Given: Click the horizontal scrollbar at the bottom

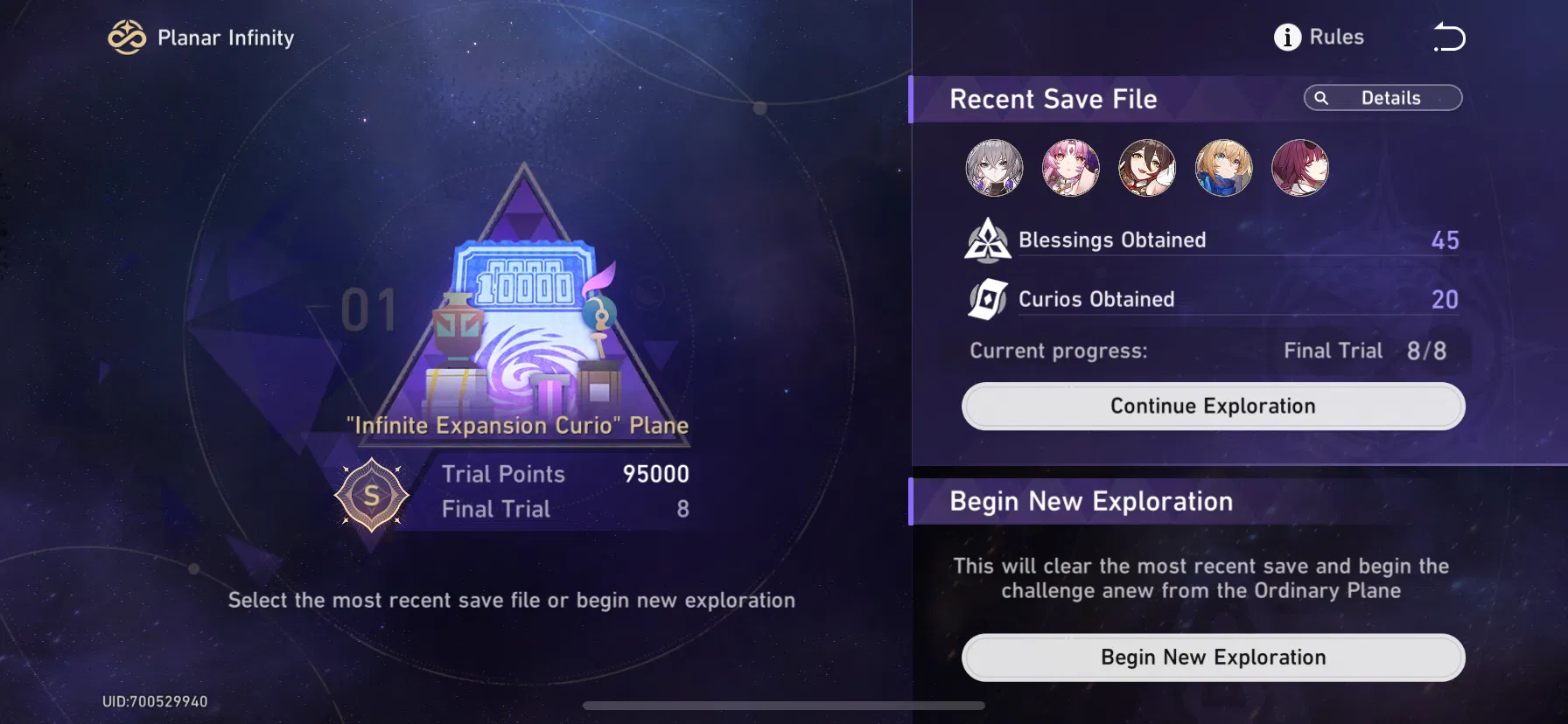Looking at the screenshot, I should tap(784, 704).
